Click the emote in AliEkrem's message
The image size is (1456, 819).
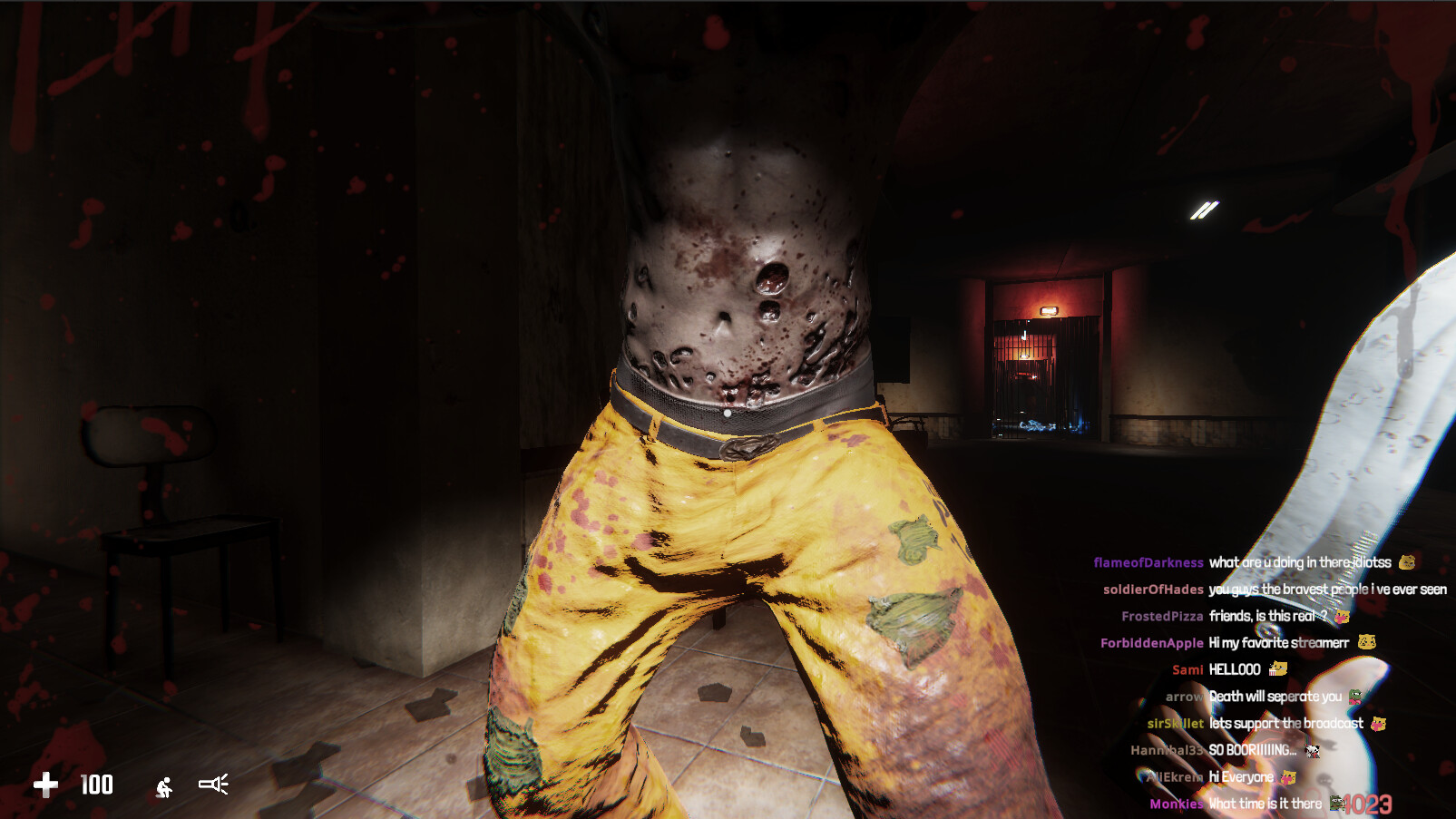pos(1288,777)
